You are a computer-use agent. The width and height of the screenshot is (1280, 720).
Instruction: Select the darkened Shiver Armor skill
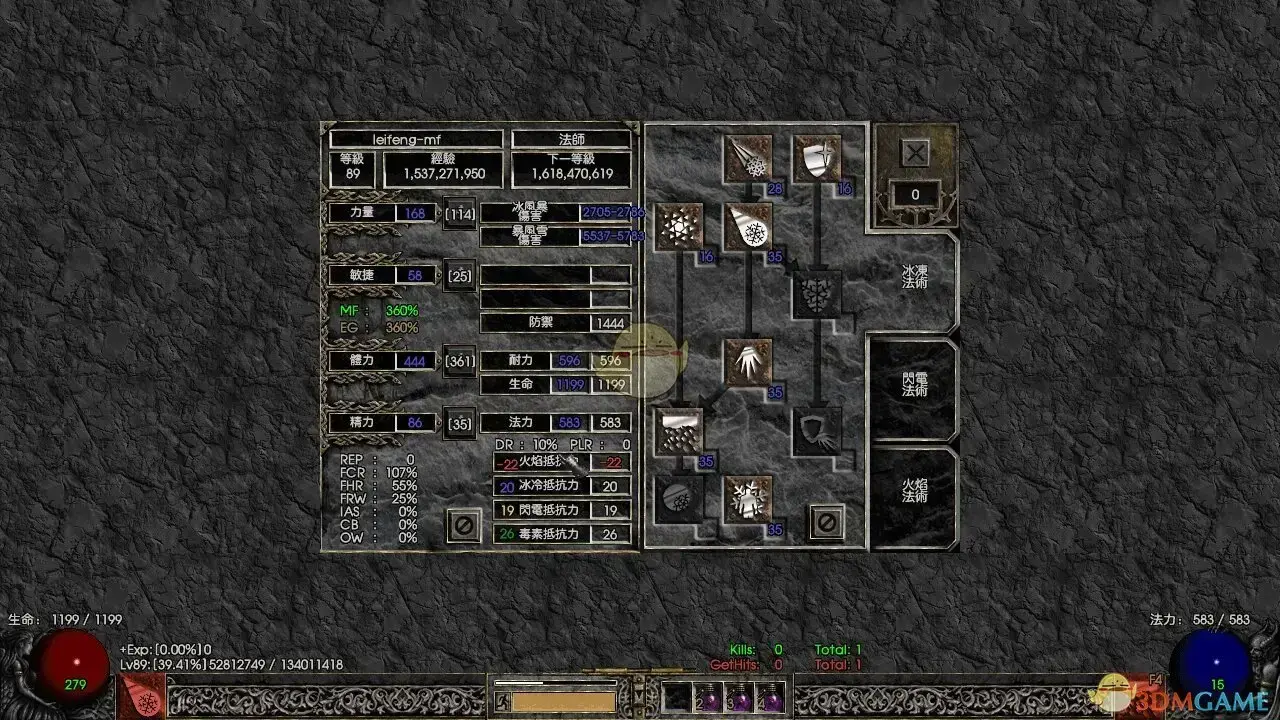point(817,294)
